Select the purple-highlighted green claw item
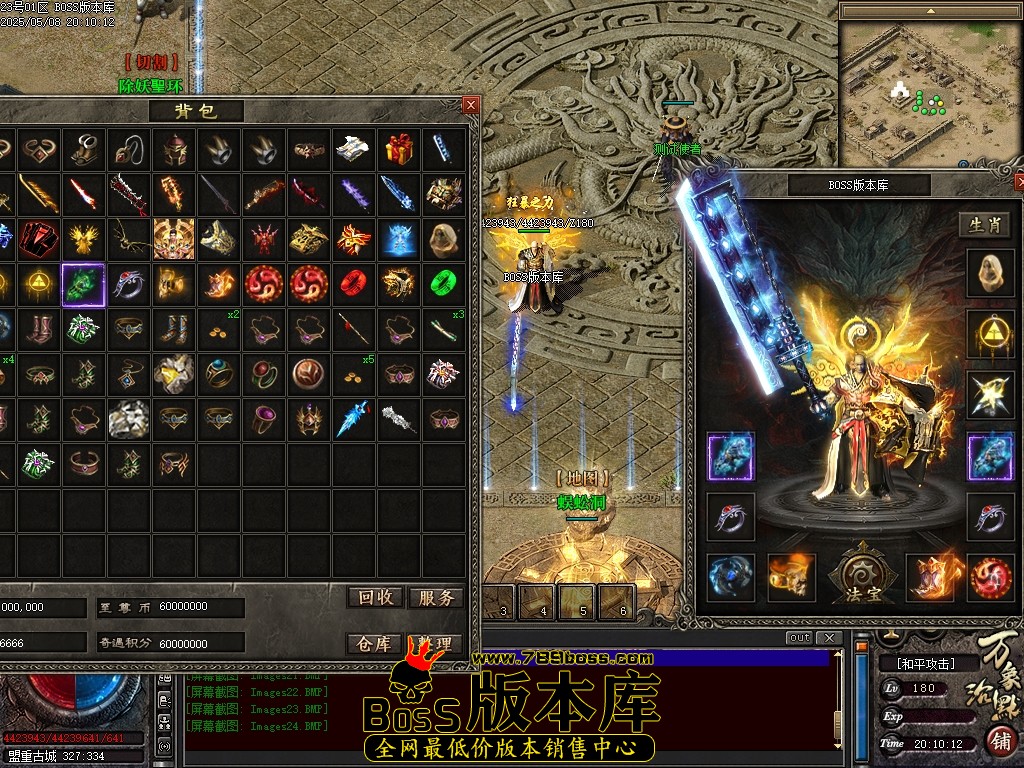Viewport: 1024px width, 768px height. tap(83, 285)
